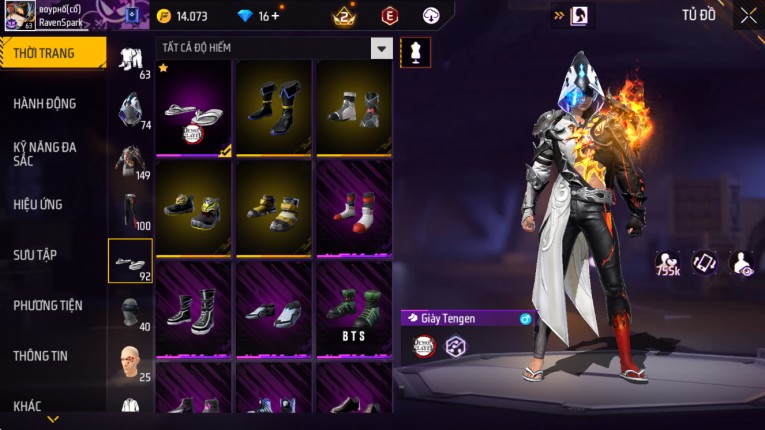Switch to the Hành Động tab

[x=45, y=104]
